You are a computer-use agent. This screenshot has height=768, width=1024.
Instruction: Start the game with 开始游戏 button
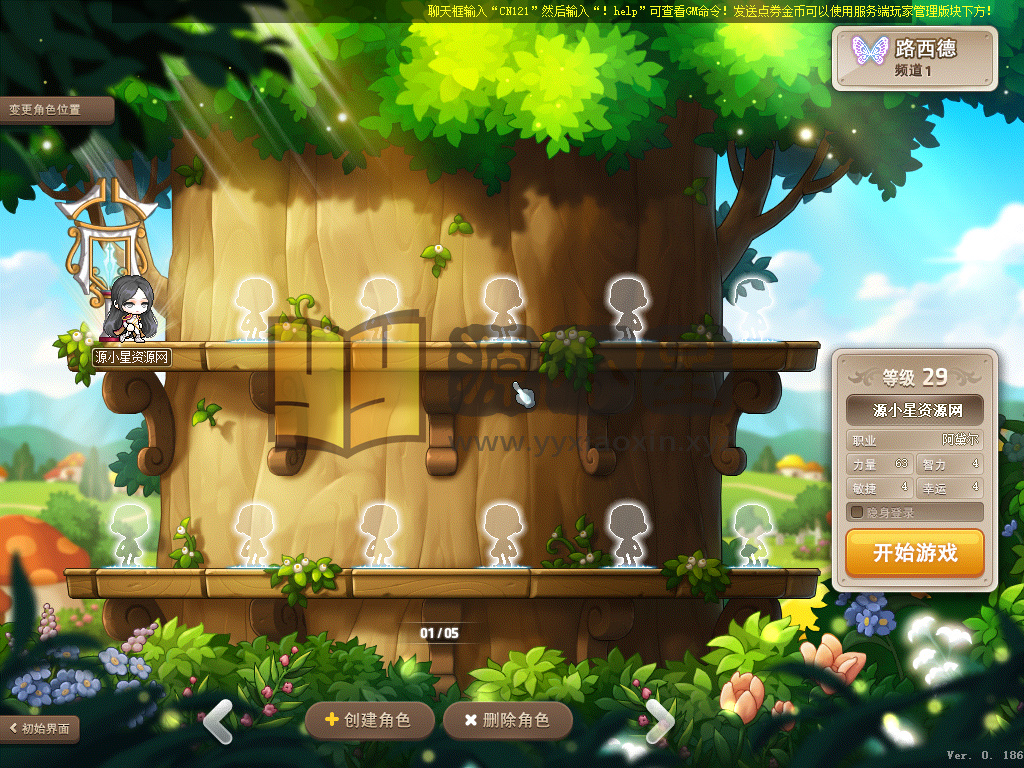tap(914, 553)
